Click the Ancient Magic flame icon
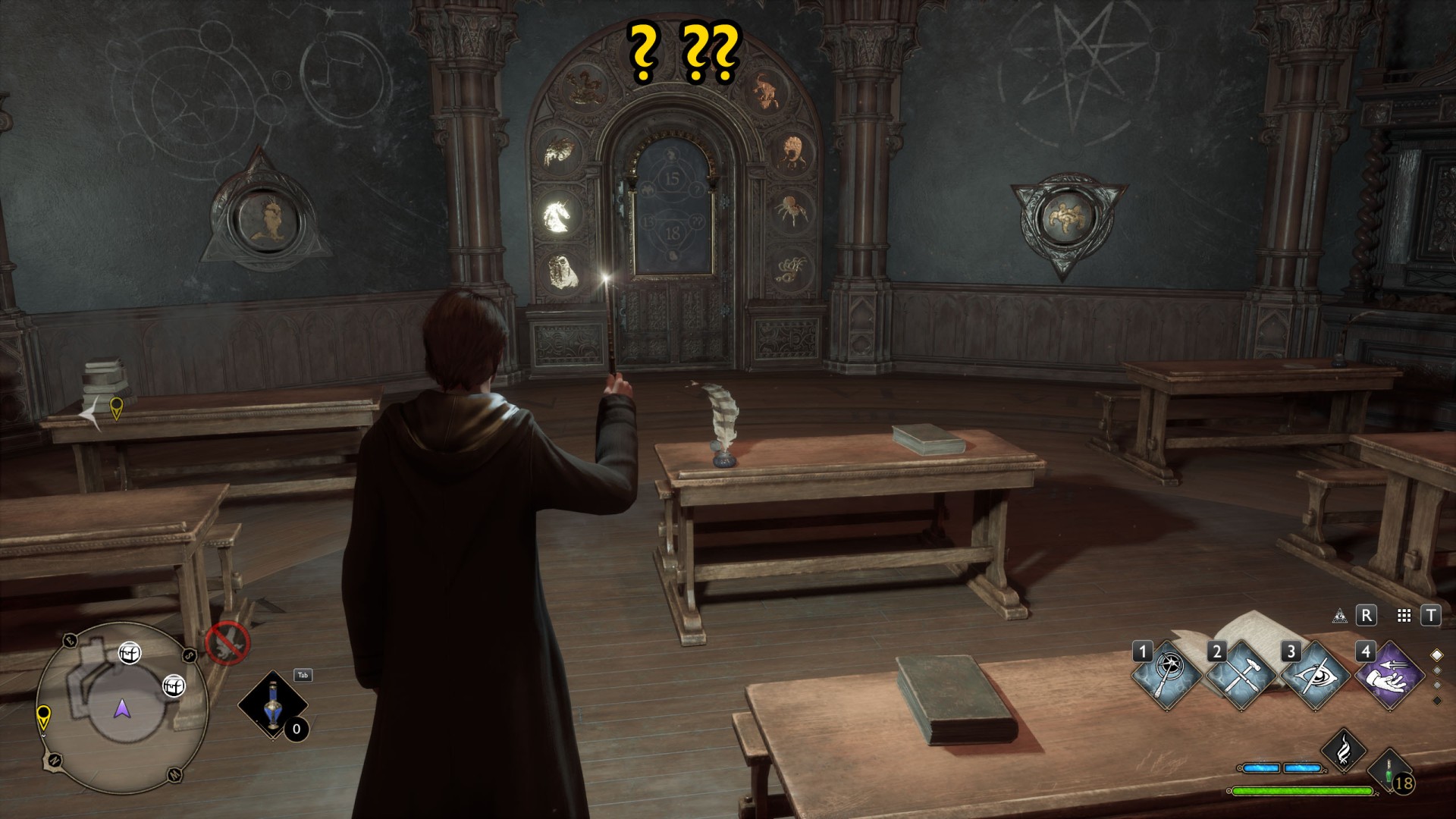 coord(1344,750)
